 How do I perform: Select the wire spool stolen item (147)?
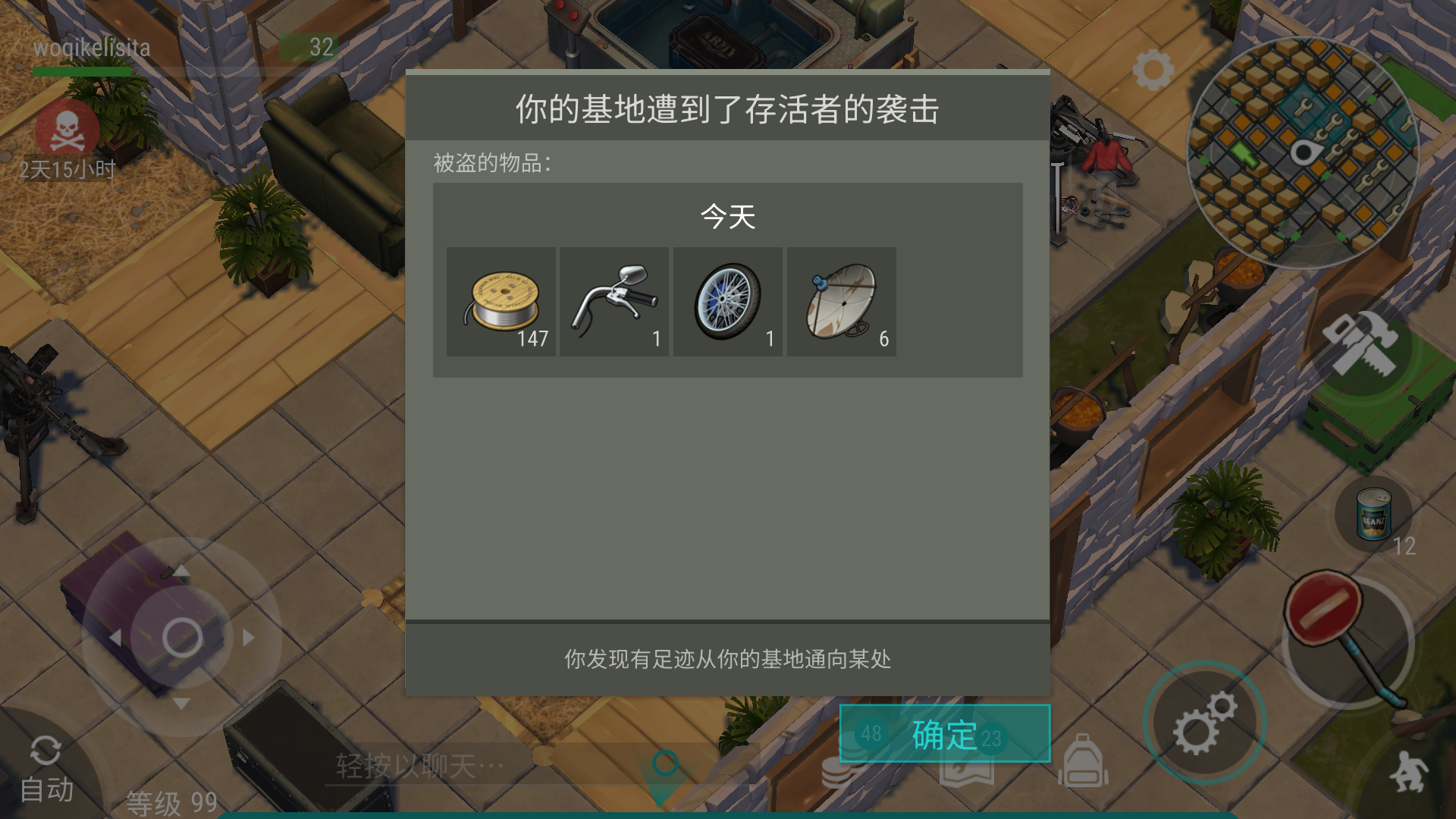500,301
